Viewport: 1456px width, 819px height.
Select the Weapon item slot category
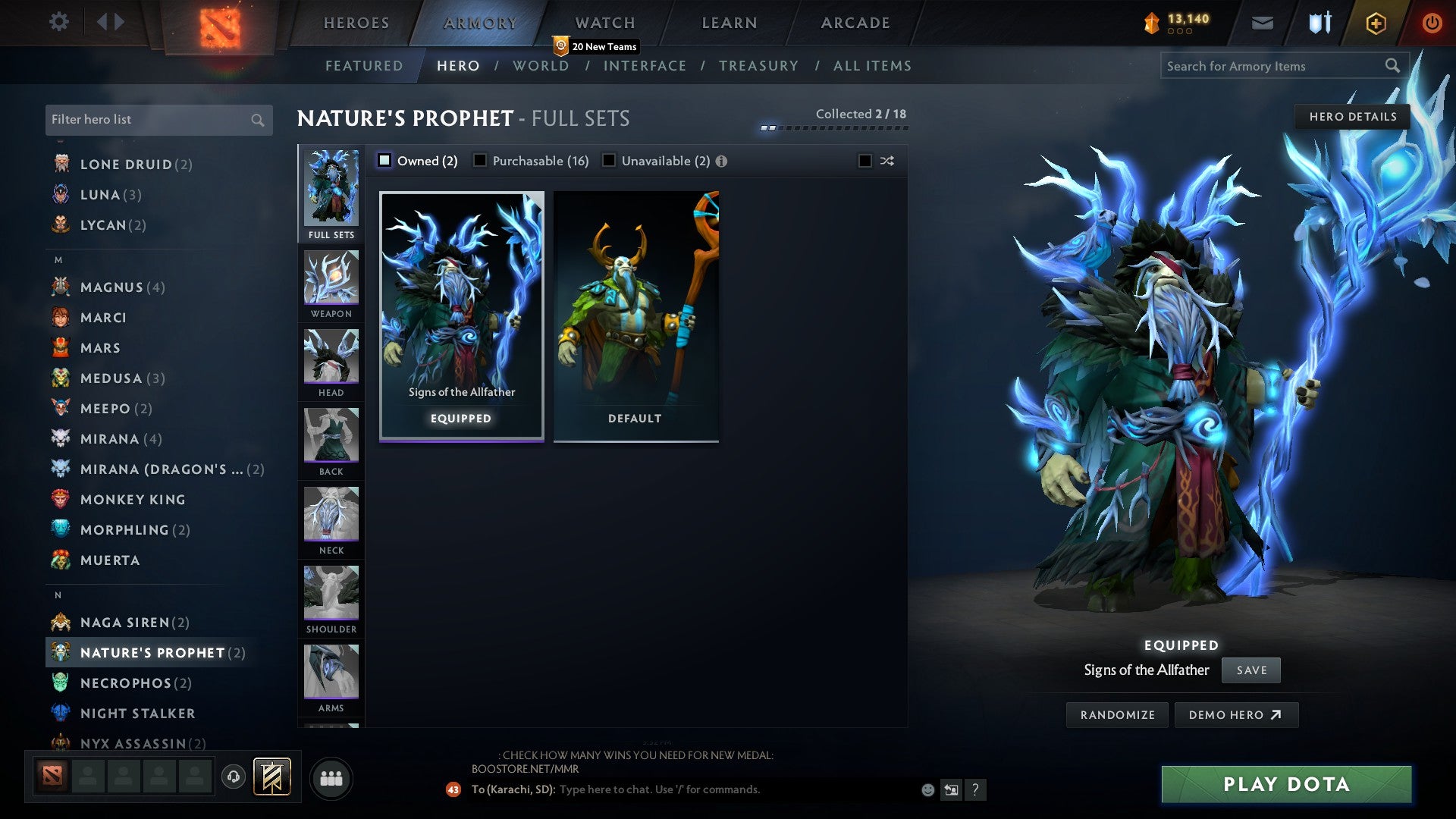(x=331, y=279)
